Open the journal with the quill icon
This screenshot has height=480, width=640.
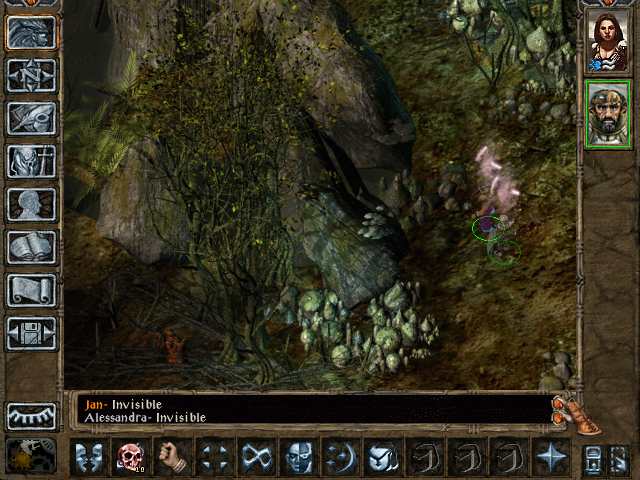32,118
